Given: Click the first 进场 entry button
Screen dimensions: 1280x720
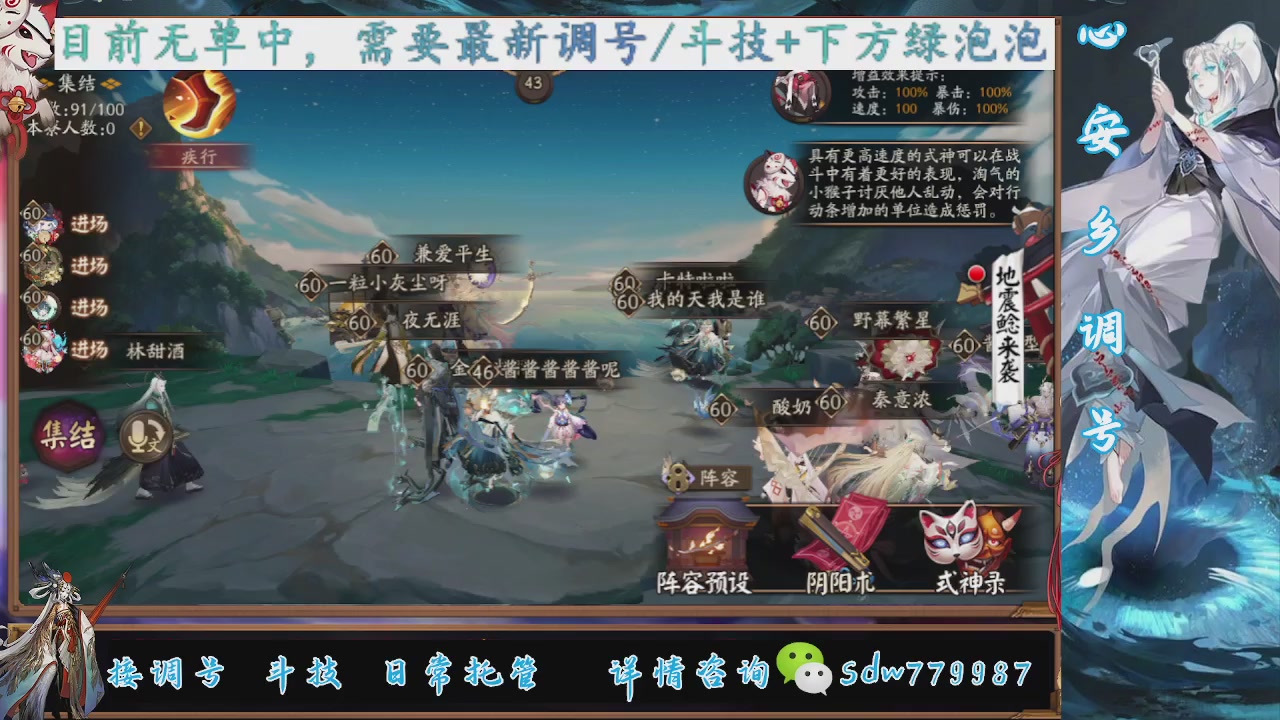Looking at the screenshot, I should 89,223.
